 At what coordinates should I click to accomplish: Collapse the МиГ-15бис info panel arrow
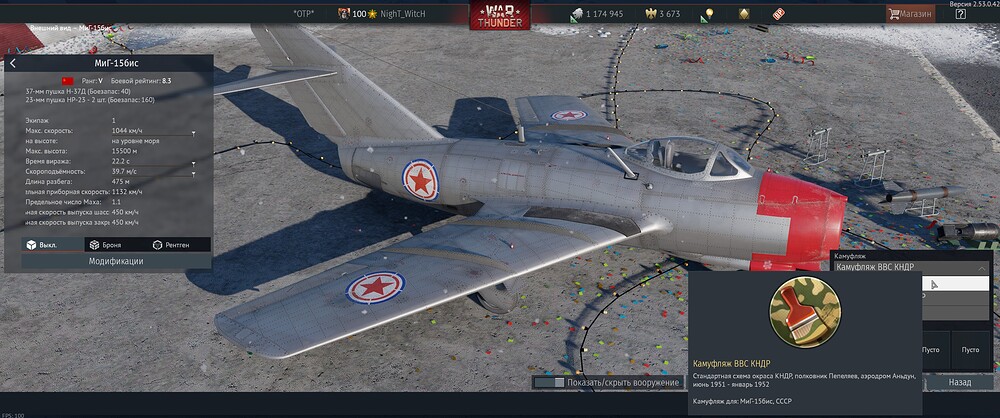[x=13, y=64]
